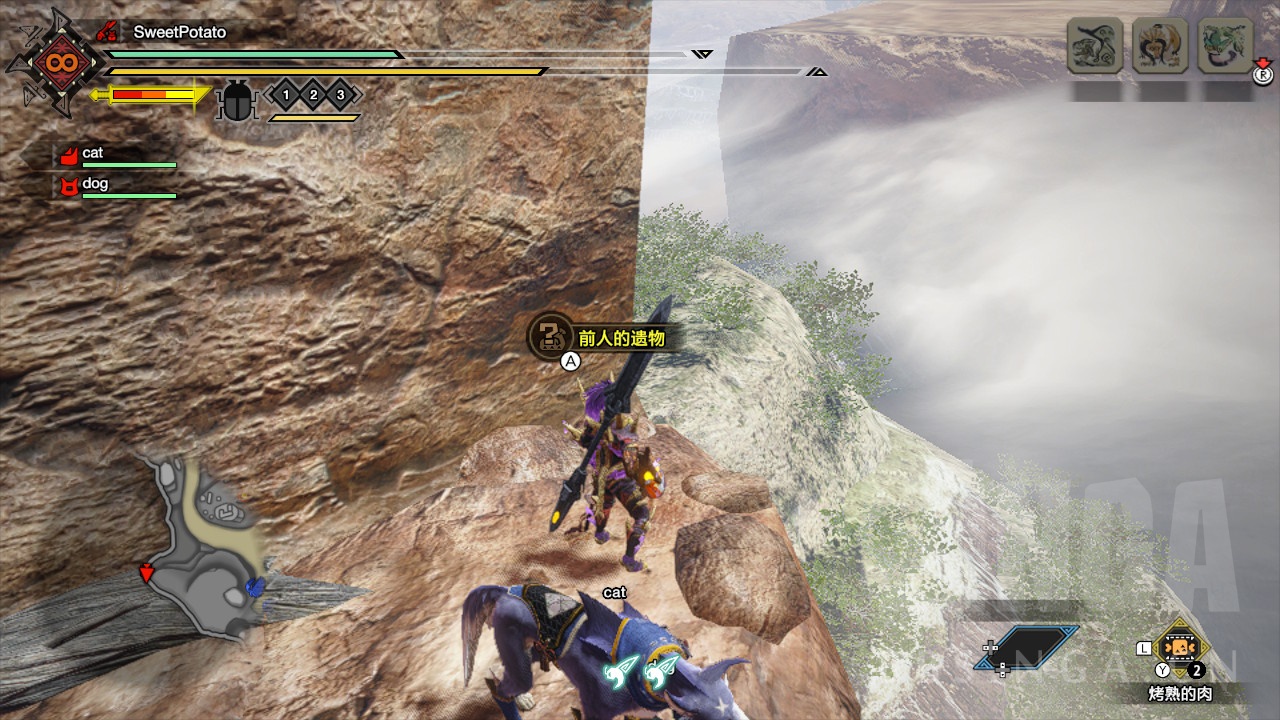Viewport: 1280px width, 720px height.
Task: Select the cat buddy entry
Action: coord(93,154)
